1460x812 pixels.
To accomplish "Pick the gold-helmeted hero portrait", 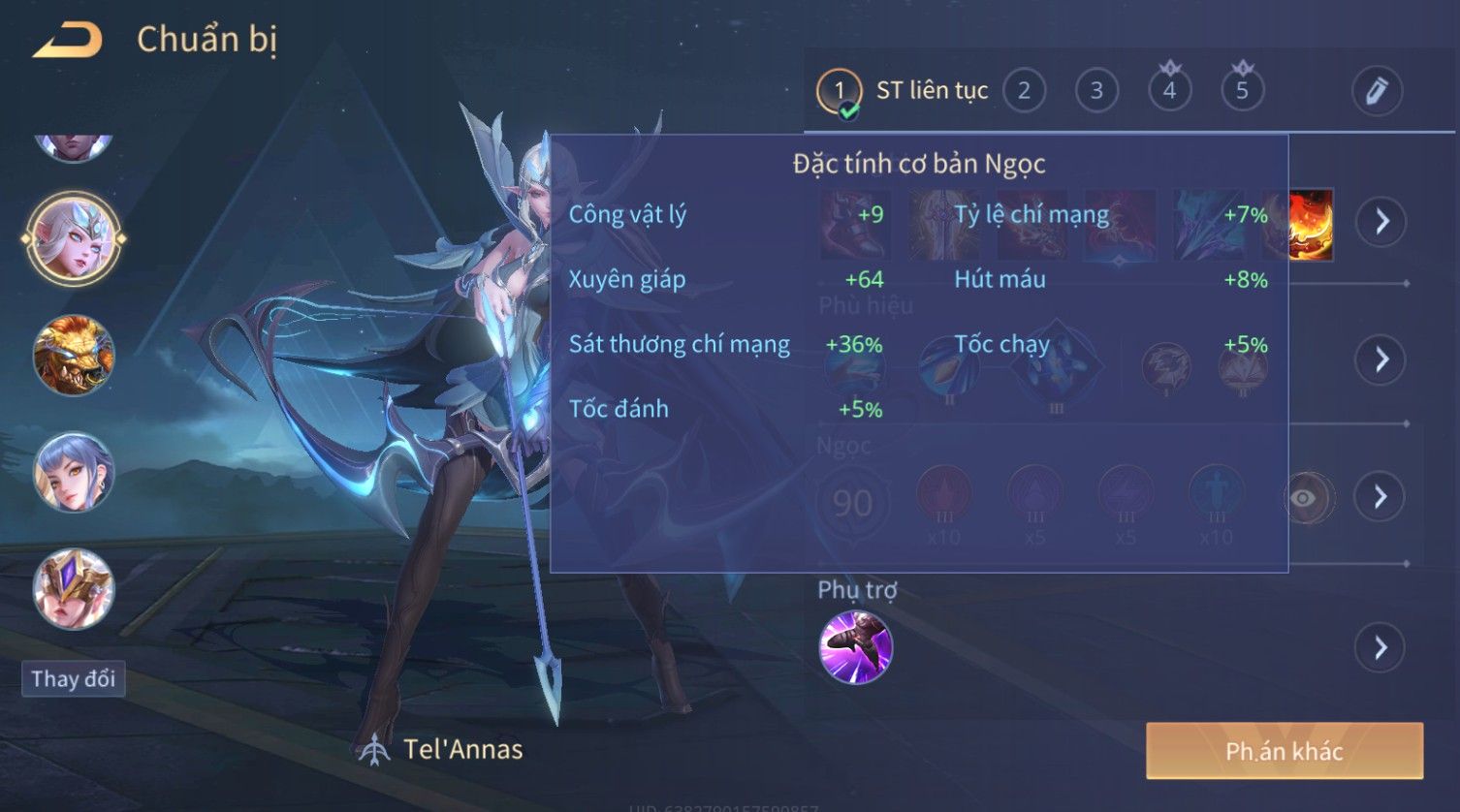I will coord(74,589).
